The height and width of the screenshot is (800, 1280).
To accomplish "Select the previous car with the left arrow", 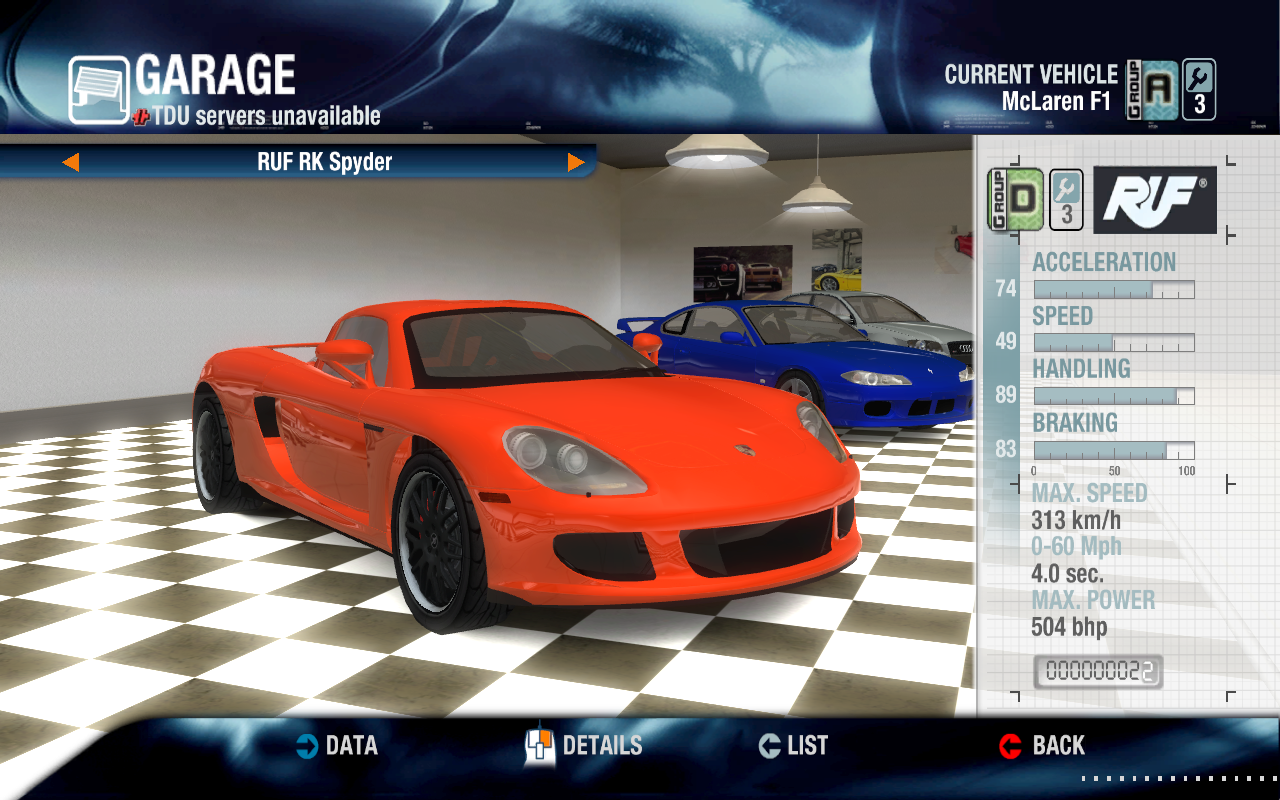I will point(70,162).
